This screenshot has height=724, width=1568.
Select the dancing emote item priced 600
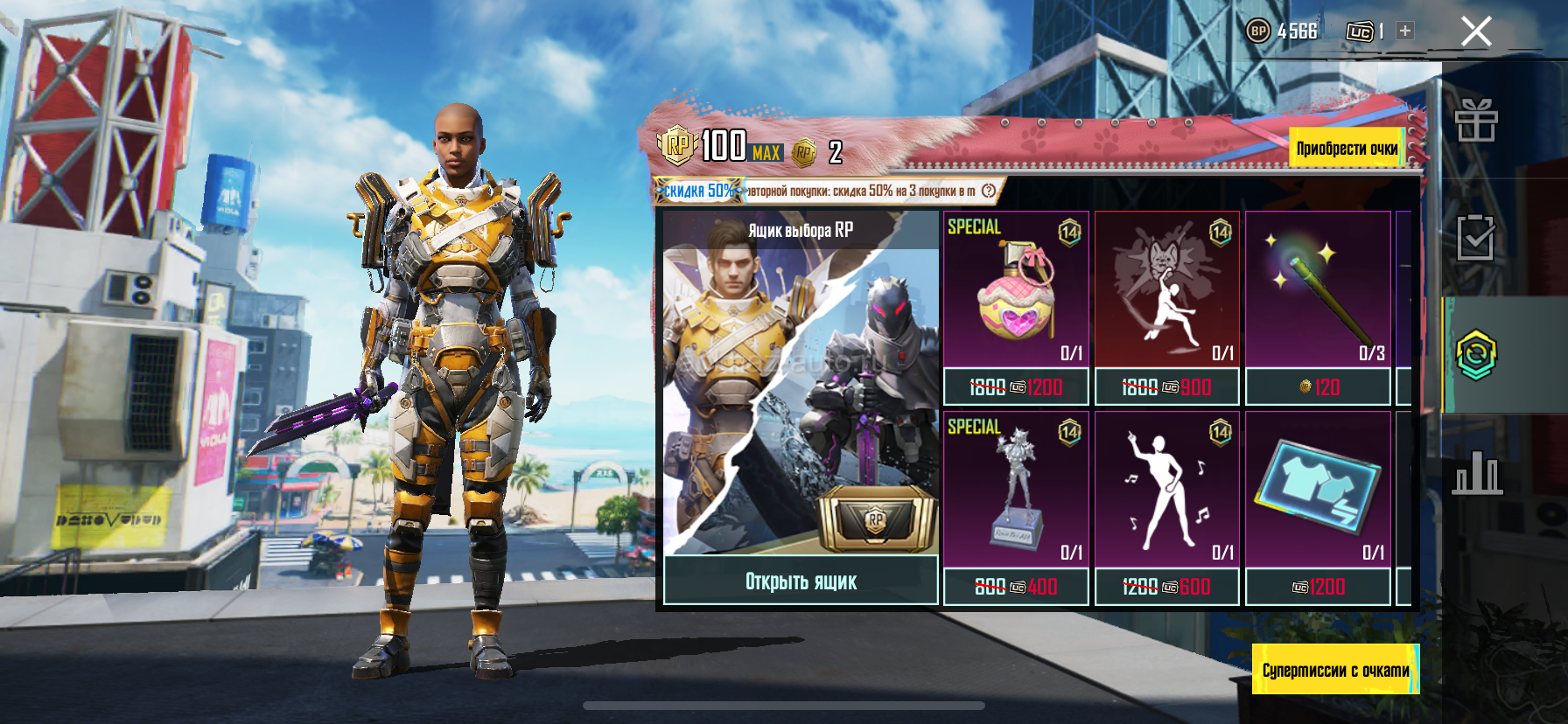(1166, 491)
